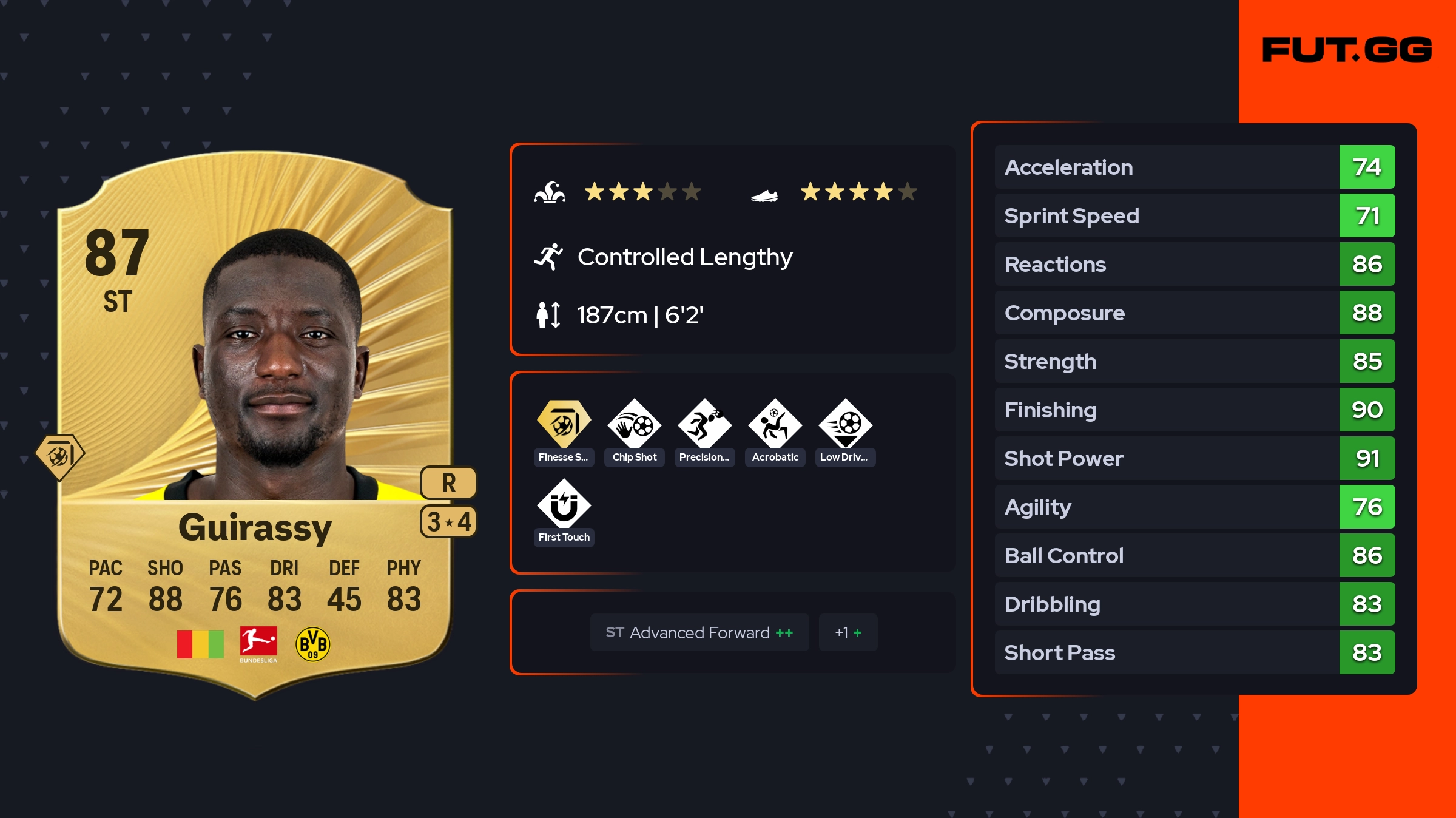1456x818 pixels.
Task: Select the ST Advanced Forward role chip
Action: click(x=699, y=632)
